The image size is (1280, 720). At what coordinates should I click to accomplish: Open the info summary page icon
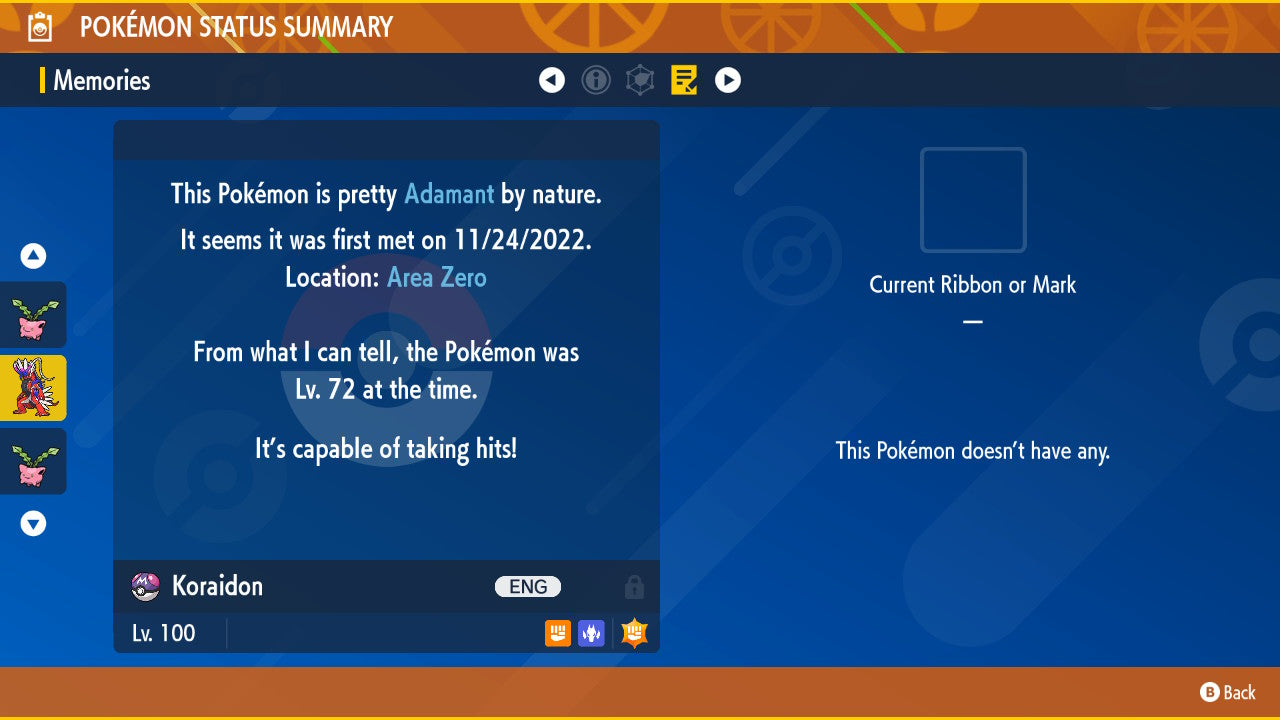596,80
